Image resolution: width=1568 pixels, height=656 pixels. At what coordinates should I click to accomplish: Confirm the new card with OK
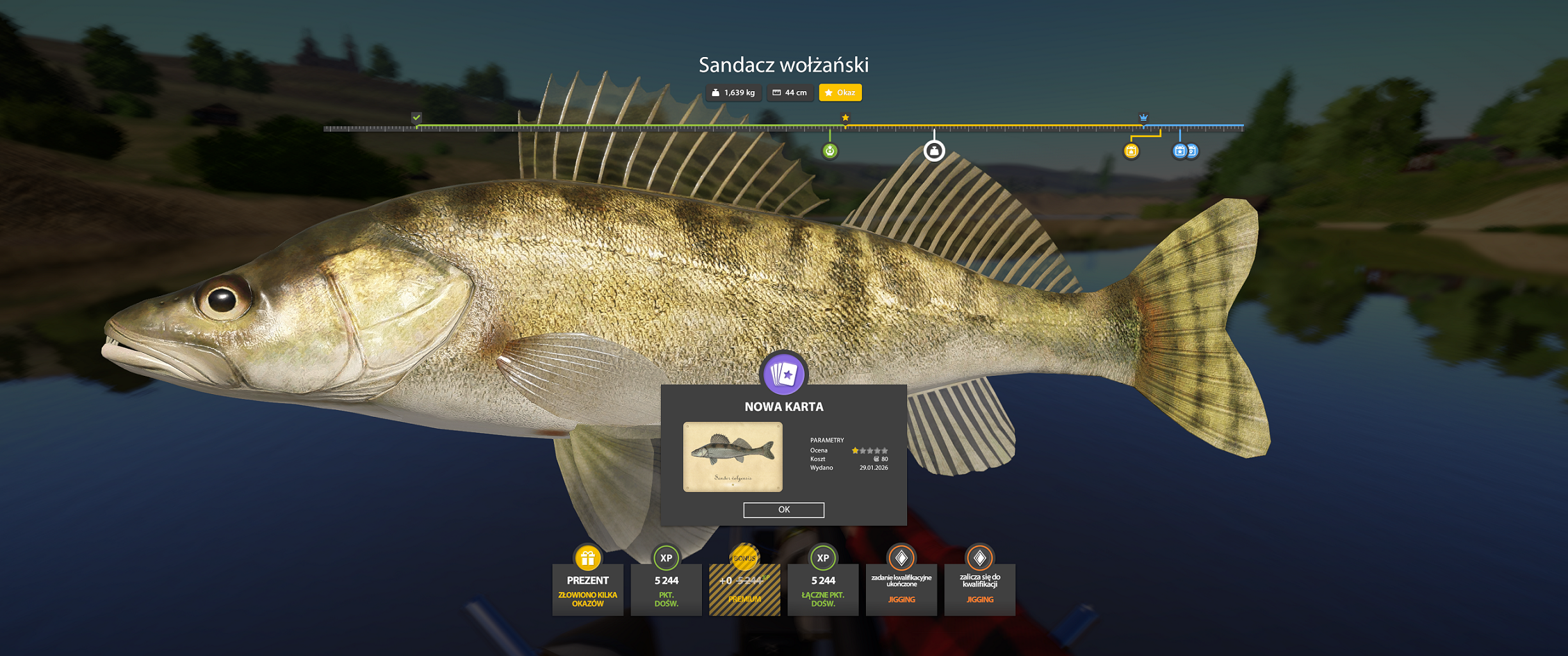pos(783,509)
